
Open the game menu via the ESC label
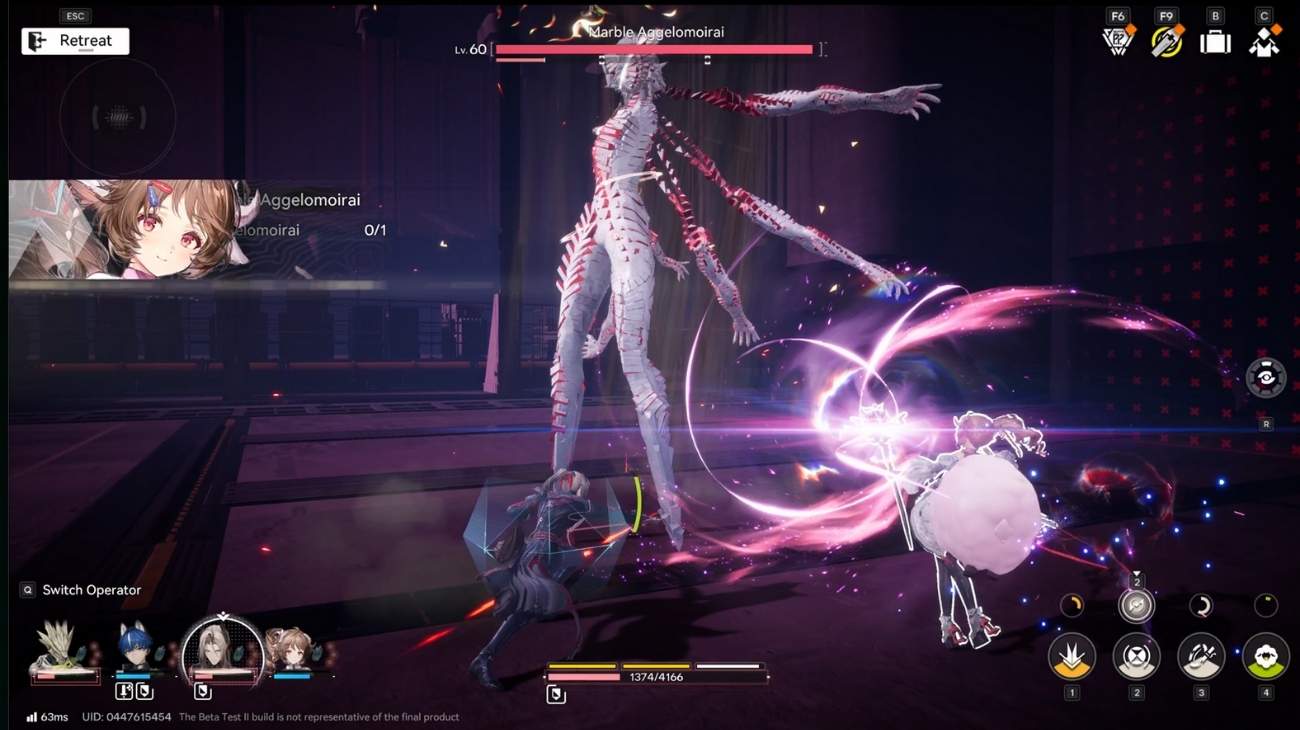[75, 16]
